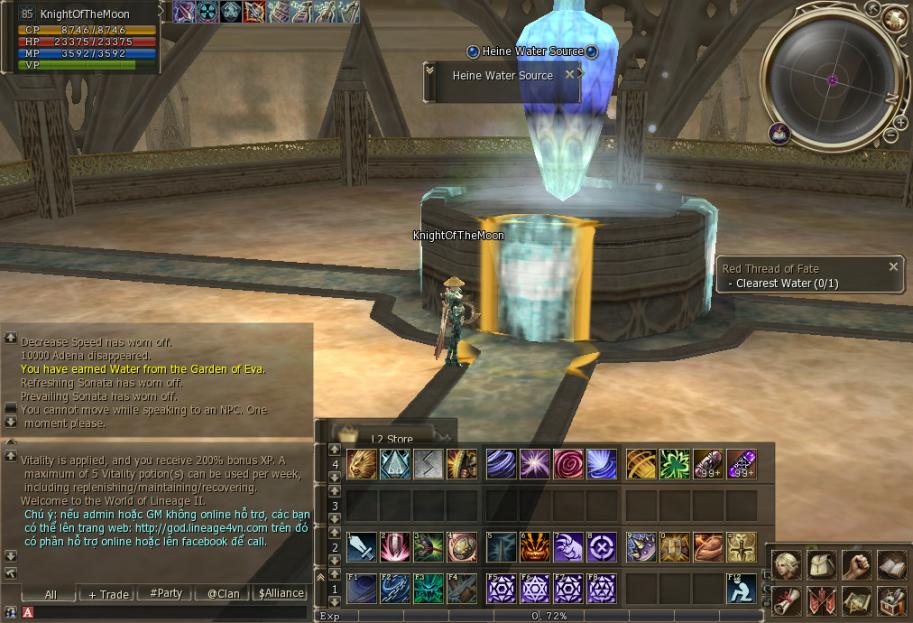Use the sword skill in hotbar slot 1
This screenshot has width=913, height=623.
pyautogui.click(x=362, y=547)
